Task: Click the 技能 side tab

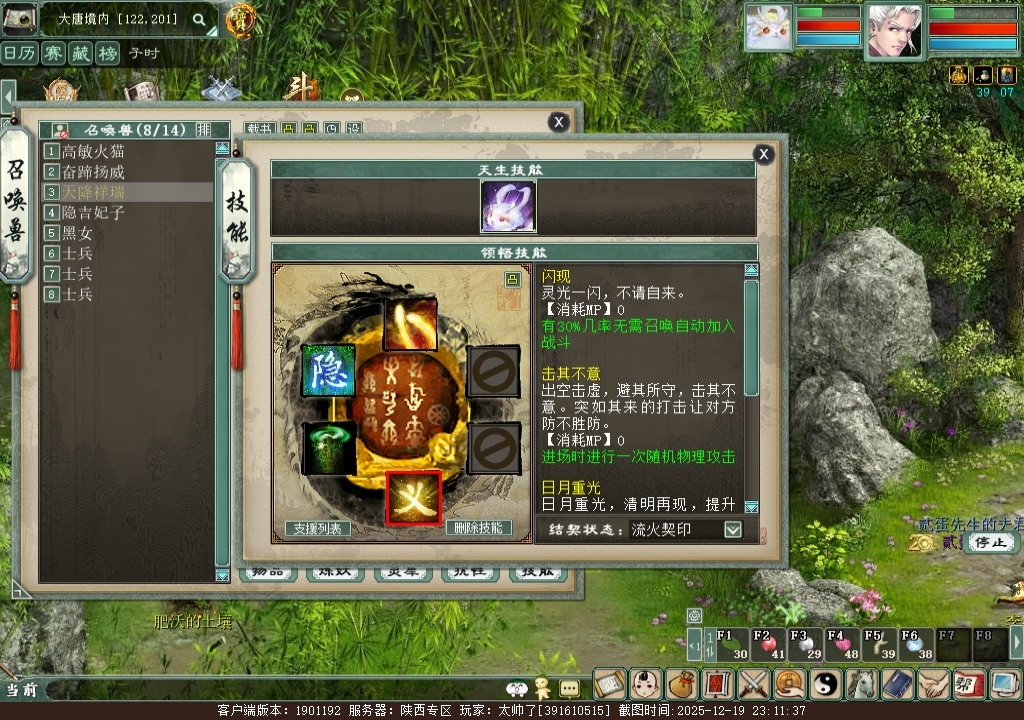Action: 237,217
